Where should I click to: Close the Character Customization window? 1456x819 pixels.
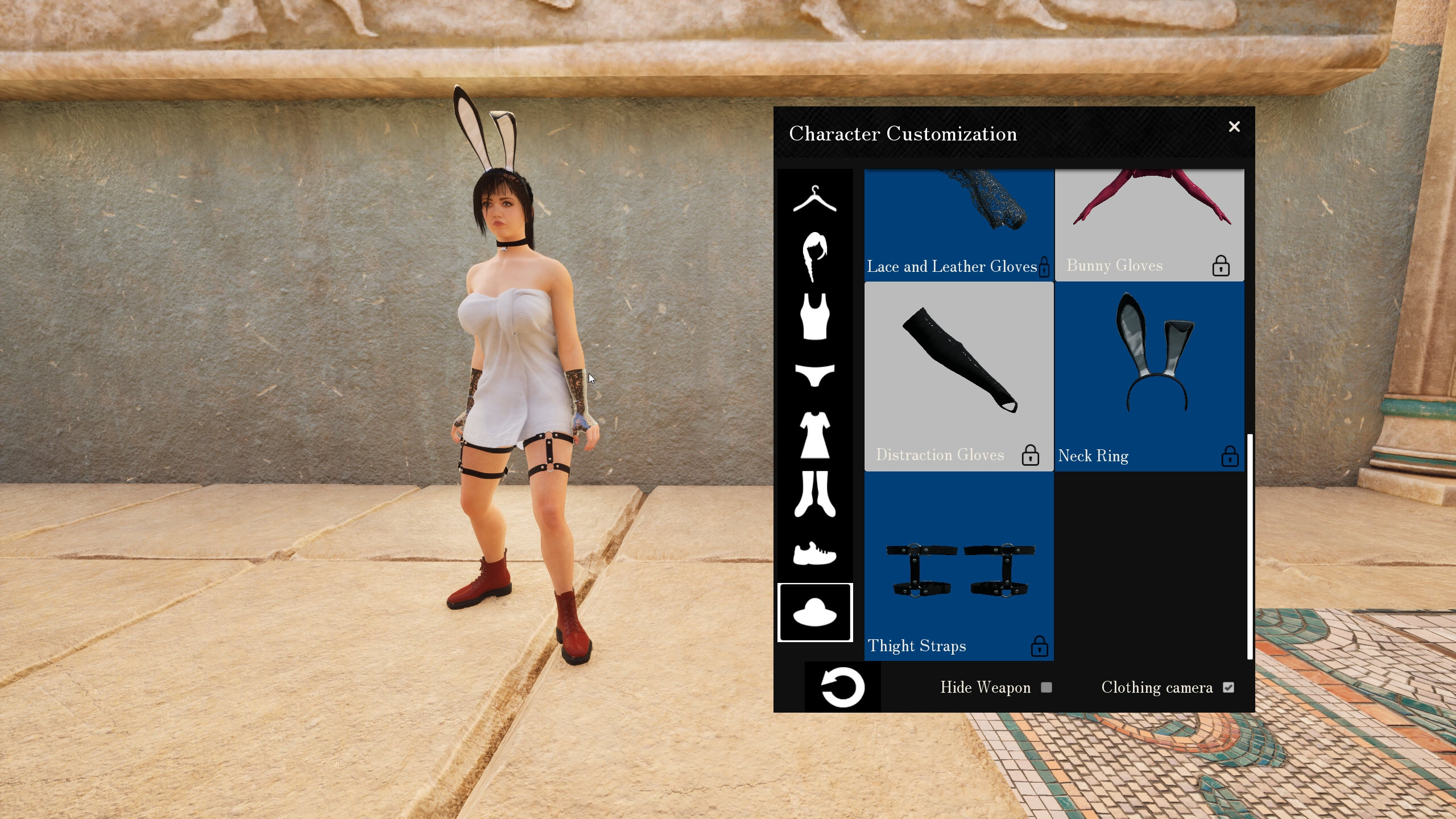[1235, 127]
